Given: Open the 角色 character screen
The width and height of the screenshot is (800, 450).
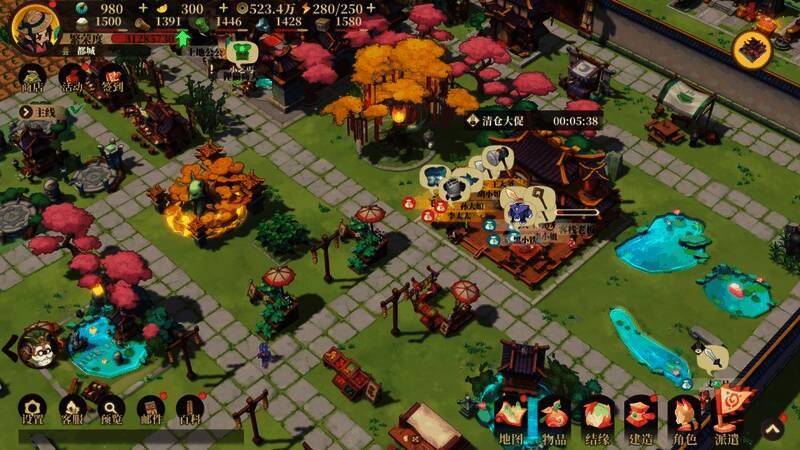Looking at the screenshot, I should [684, 419].
